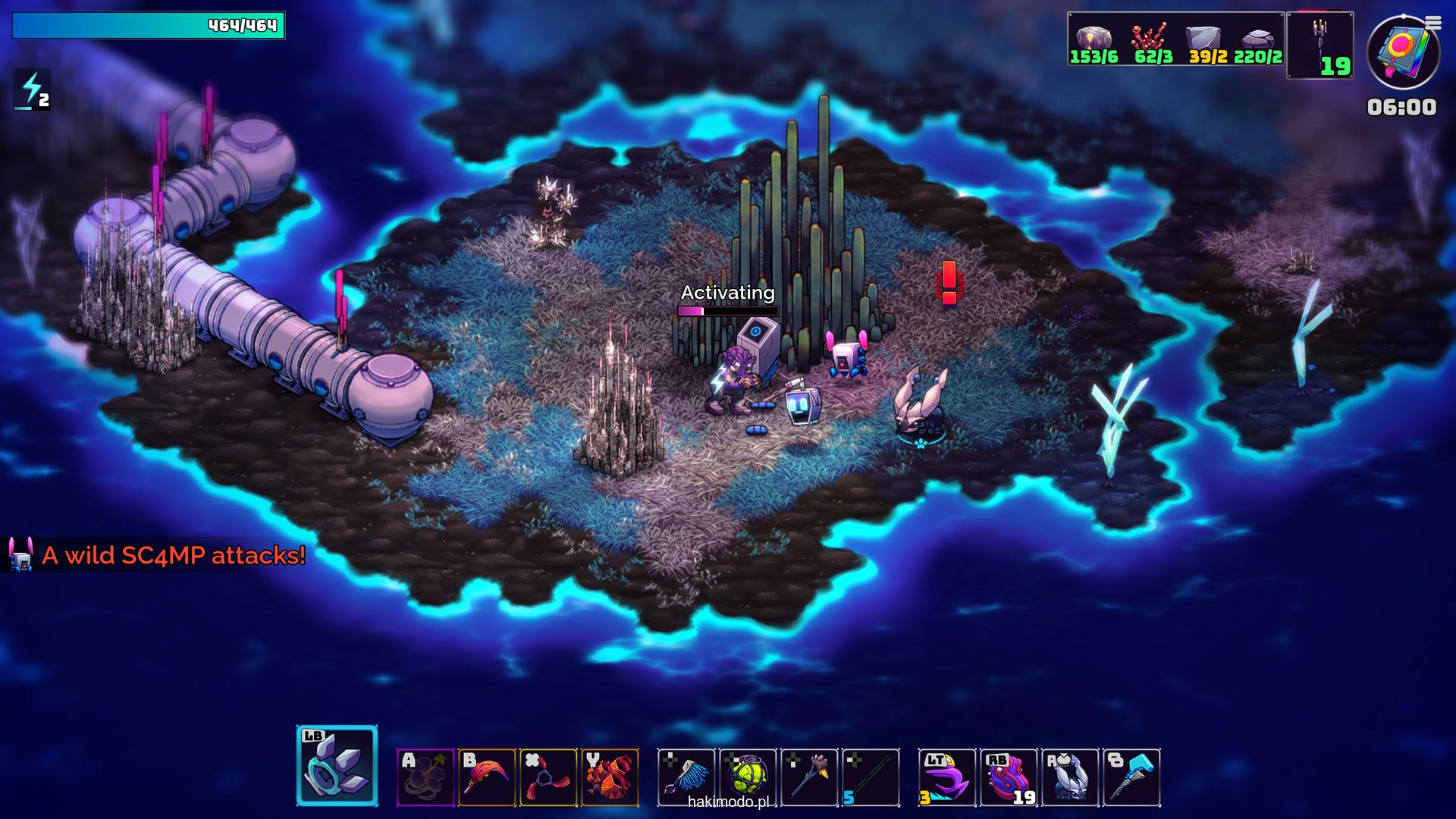
Task: Use the red-orange coral cluster item
Action: 610,777
